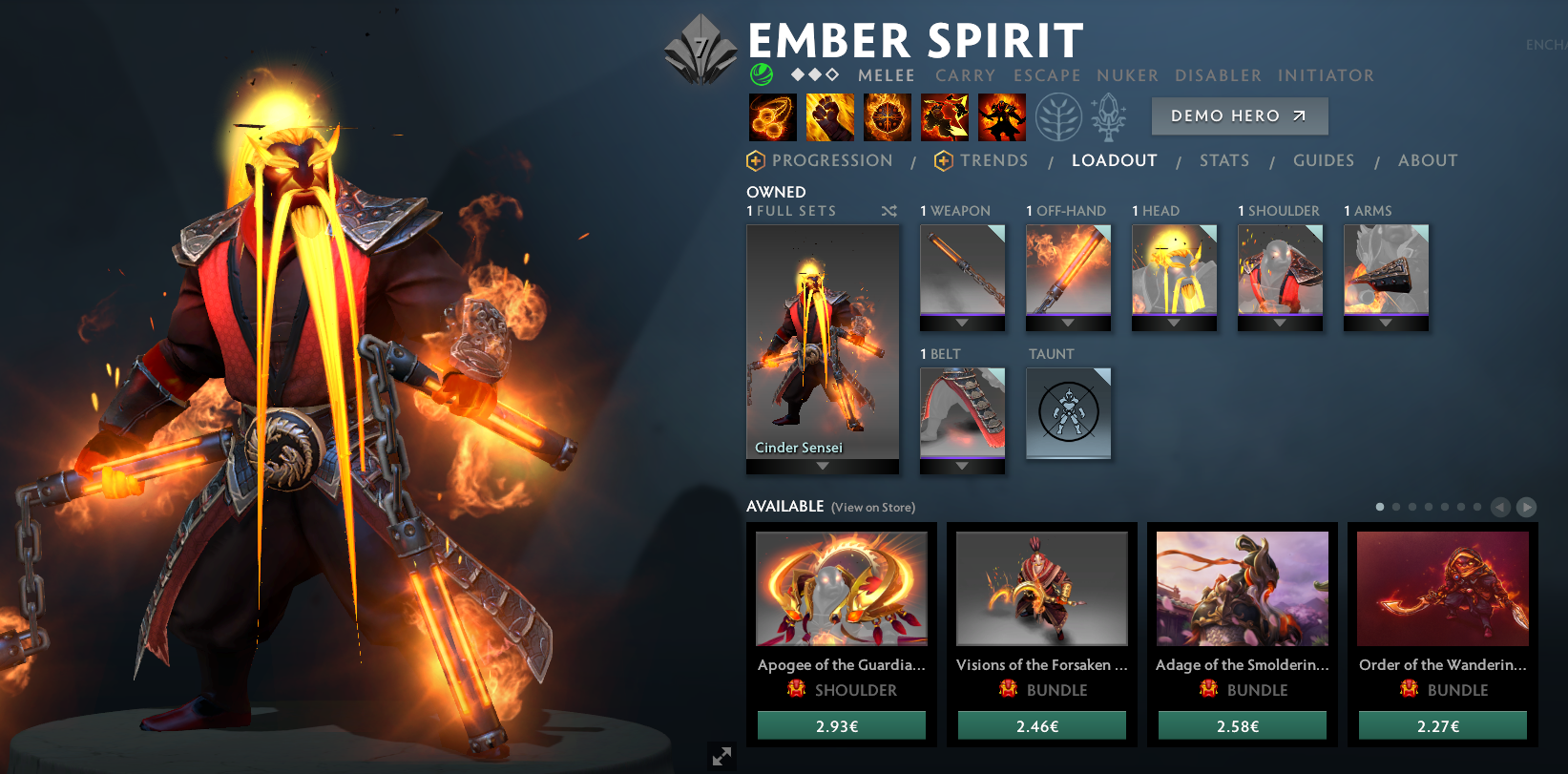Open the Head item slot dropdown arrow
Screen dimensions: 1568x774
[x=1174, y=323]
